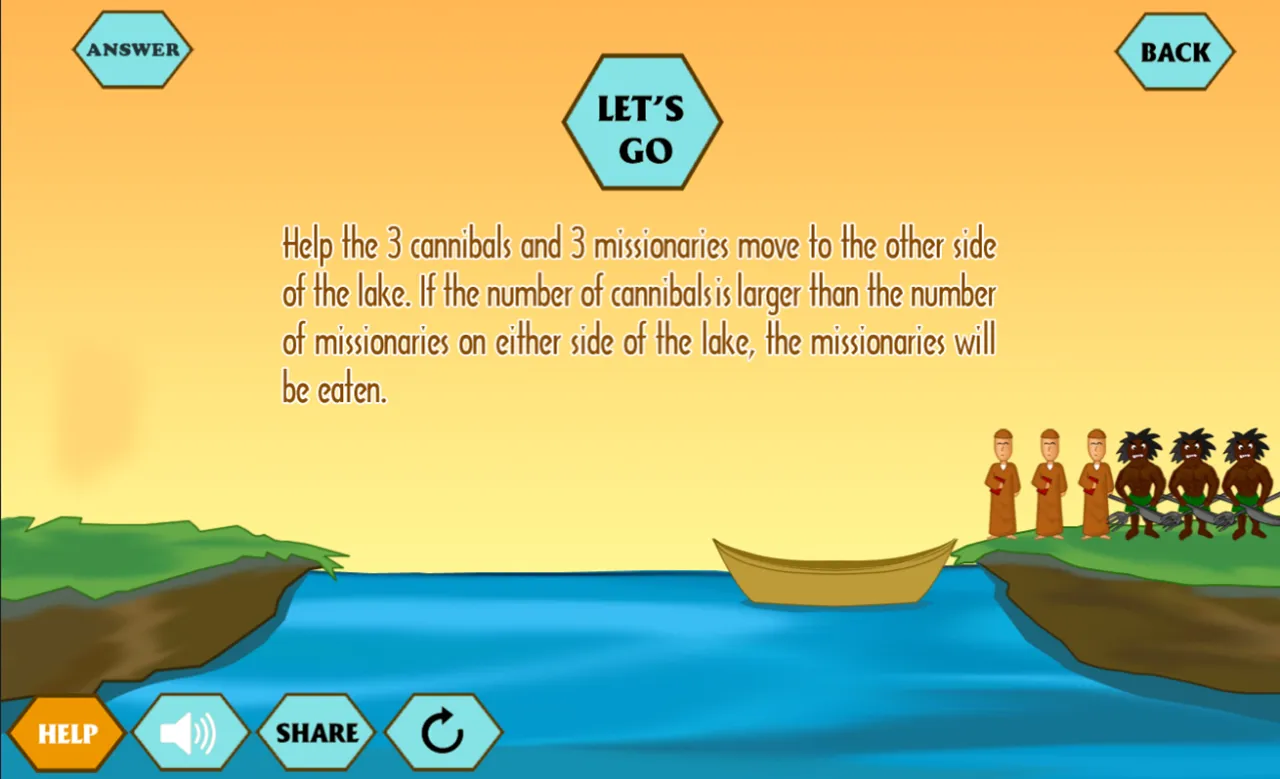This screenshot has width=1280, height=779.
Task: Click the puzzle instruction text
Action: pyautogui.click(x=638, y=315)
